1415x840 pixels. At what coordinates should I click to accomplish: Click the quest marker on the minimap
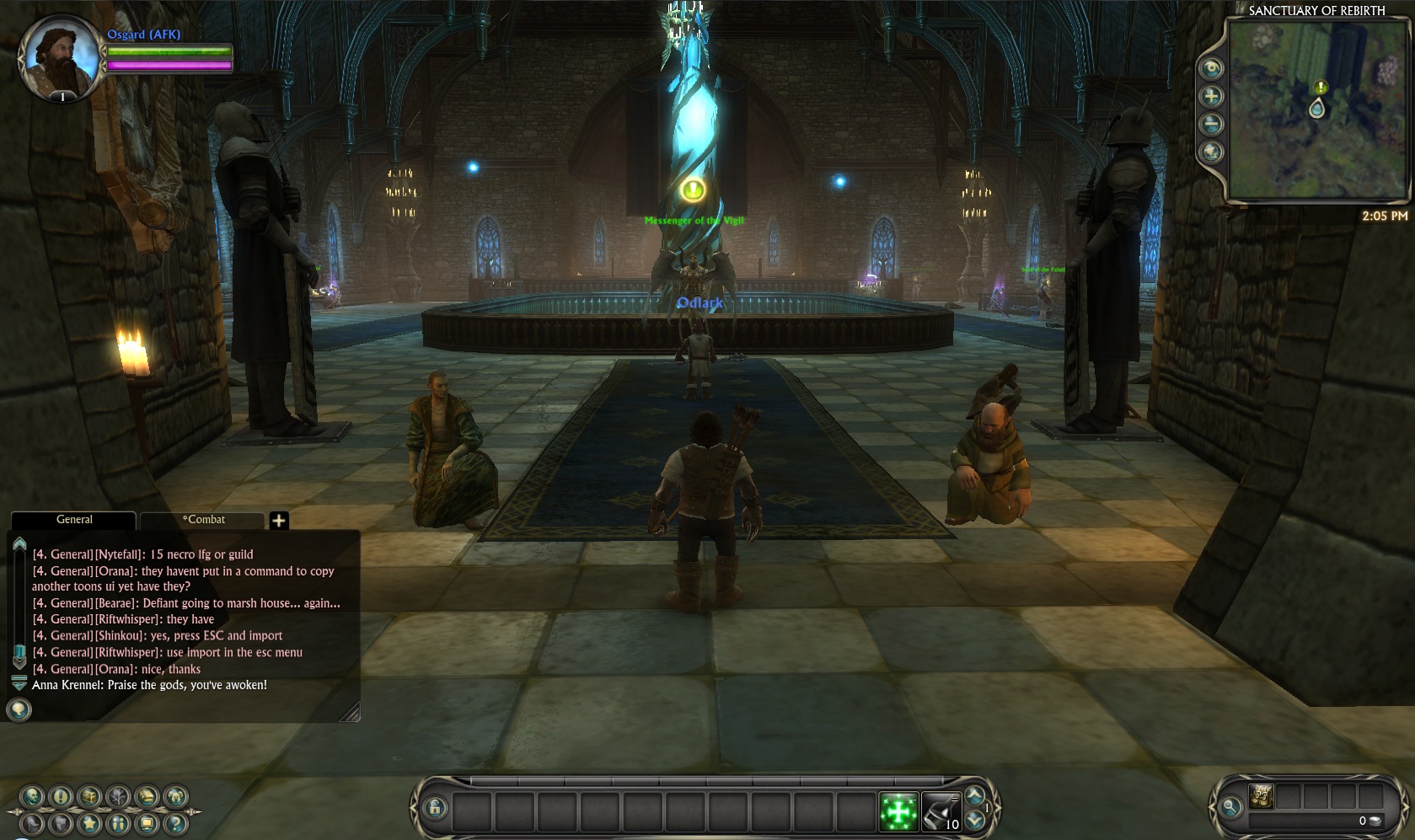click(1321, 88)
